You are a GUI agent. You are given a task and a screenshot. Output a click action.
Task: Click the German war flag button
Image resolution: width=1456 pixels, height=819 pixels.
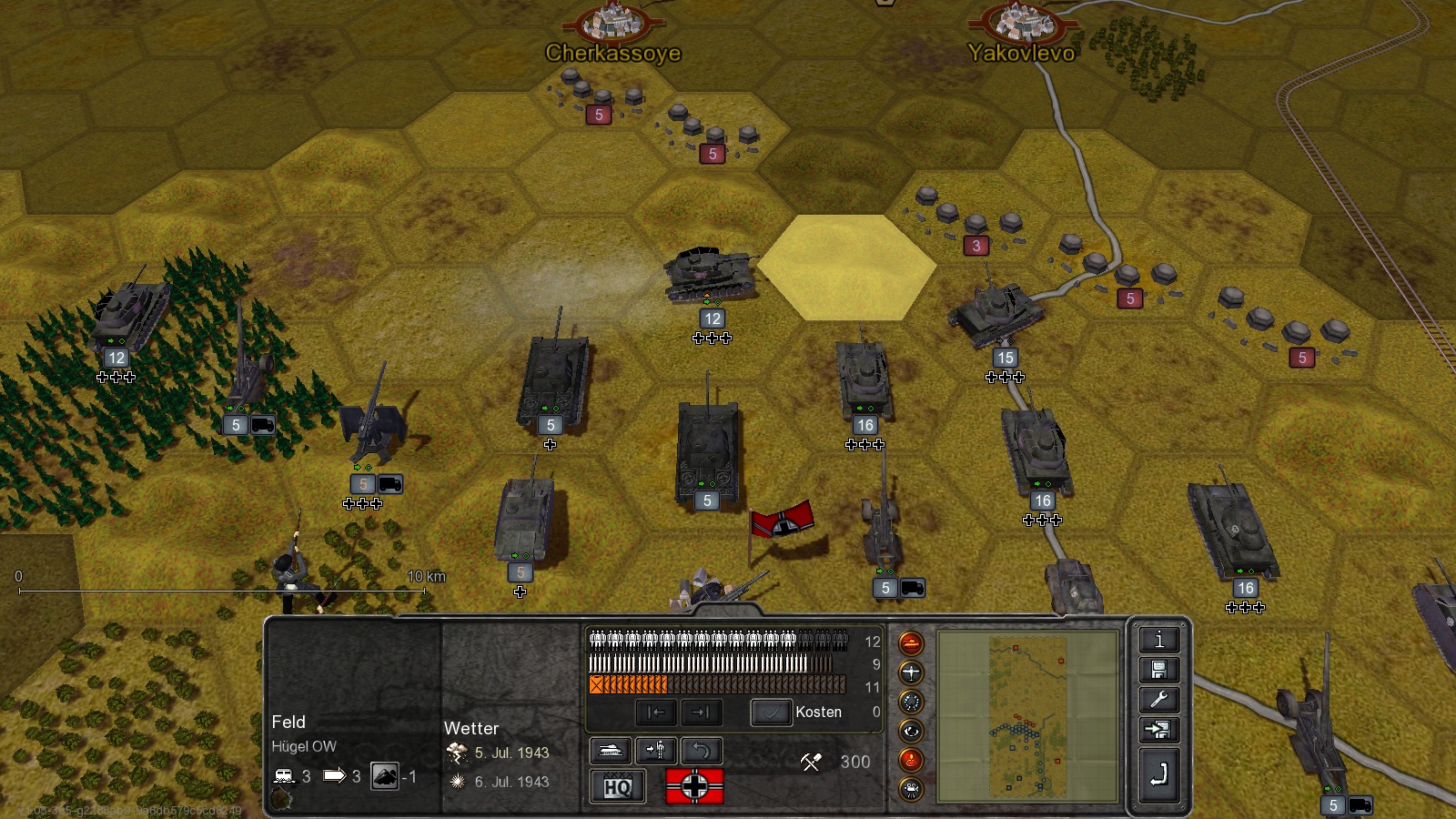694,786
